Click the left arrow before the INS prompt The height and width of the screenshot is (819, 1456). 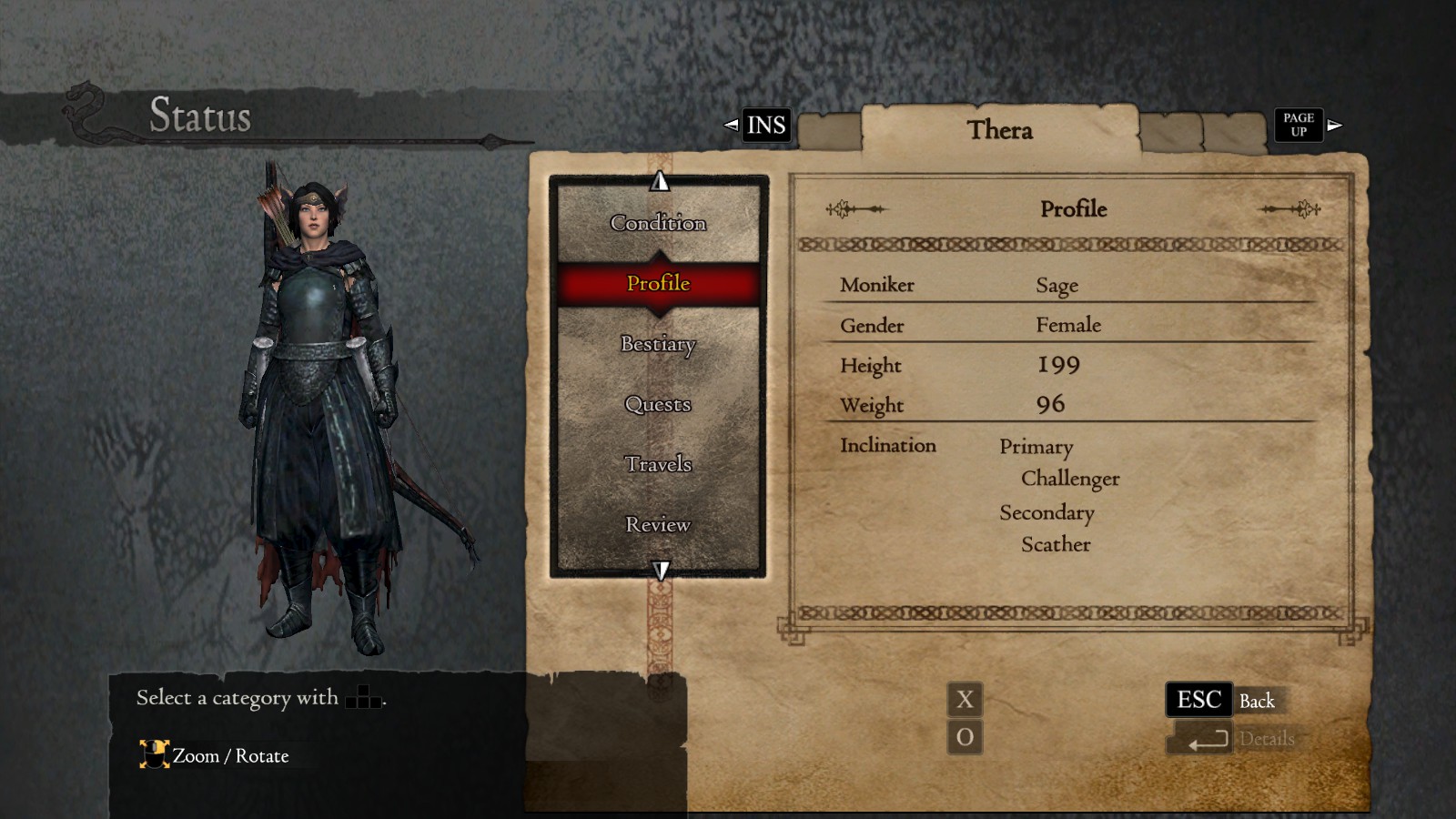tap(731, 125)
